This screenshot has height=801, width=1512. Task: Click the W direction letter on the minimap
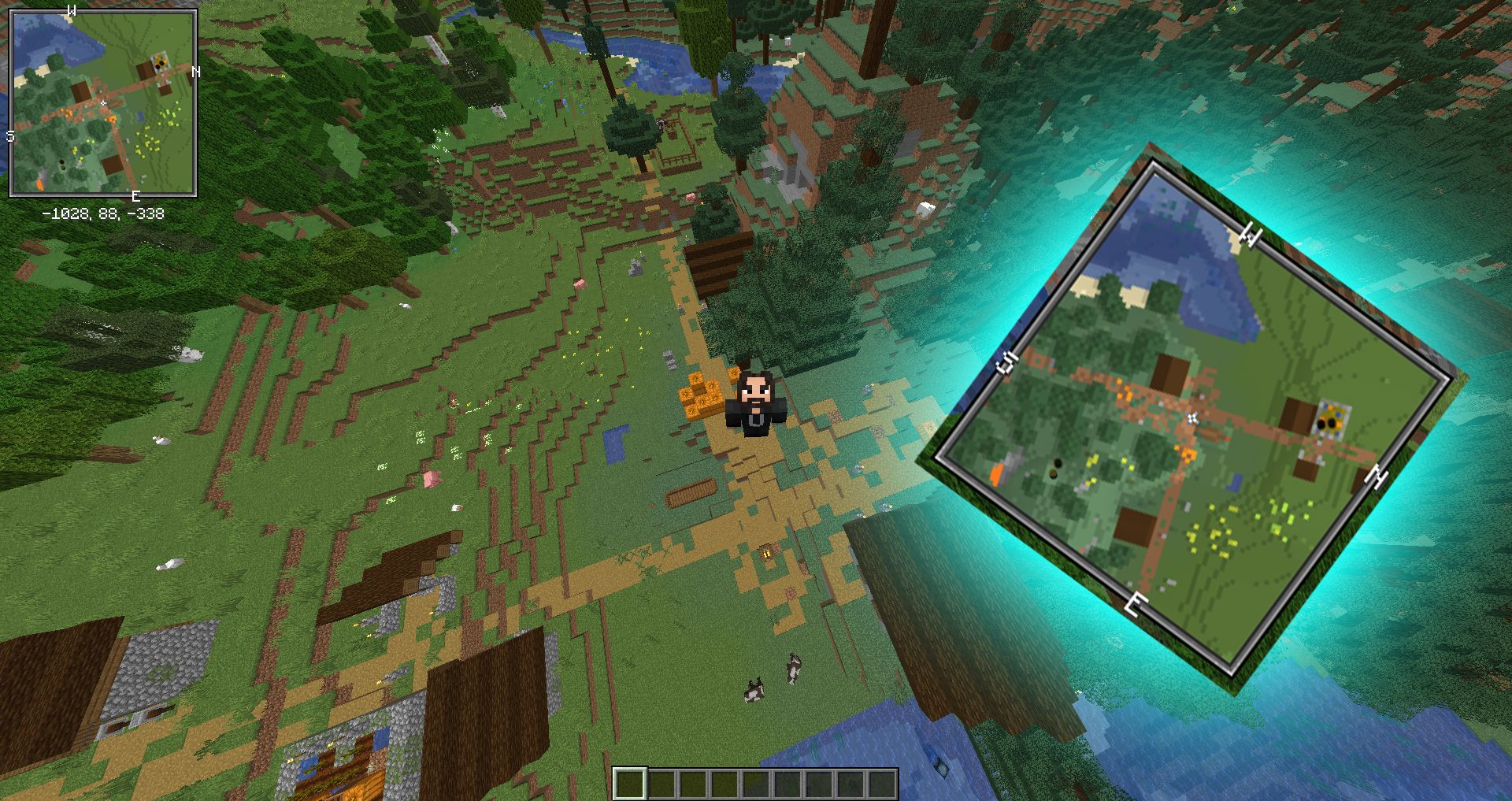pos(71,9)
